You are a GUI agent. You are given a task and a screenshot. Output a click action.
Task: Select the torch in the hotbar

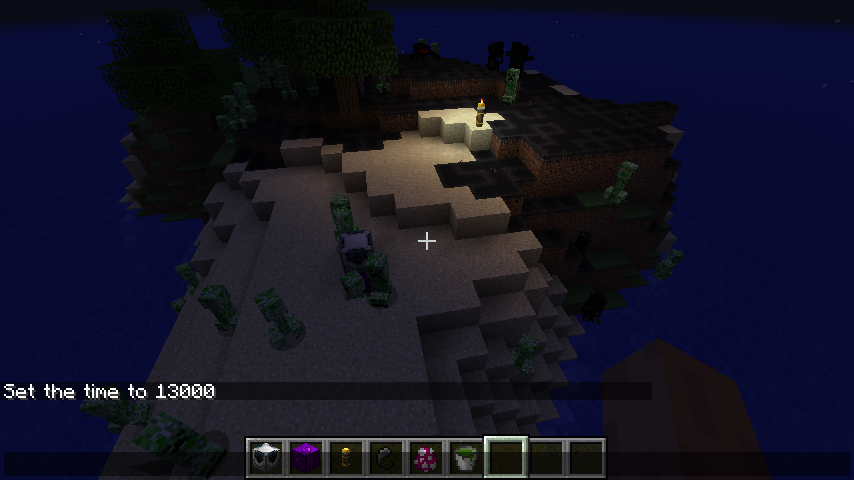346,458
